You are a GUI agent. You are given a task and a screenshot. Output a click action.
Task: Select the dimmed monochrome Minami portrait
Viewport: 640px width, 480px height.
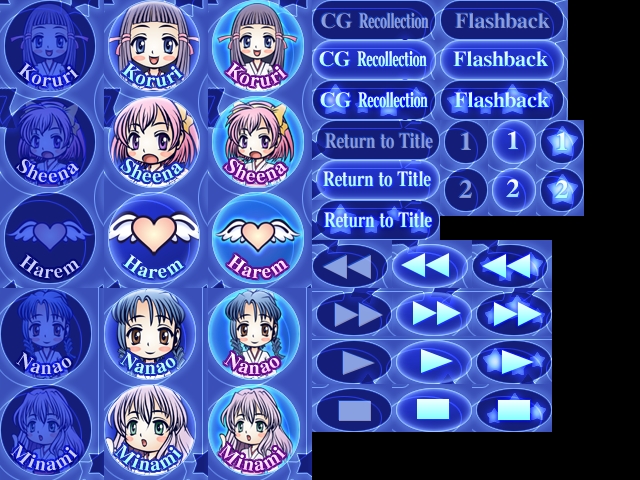[x=48, y=428]
